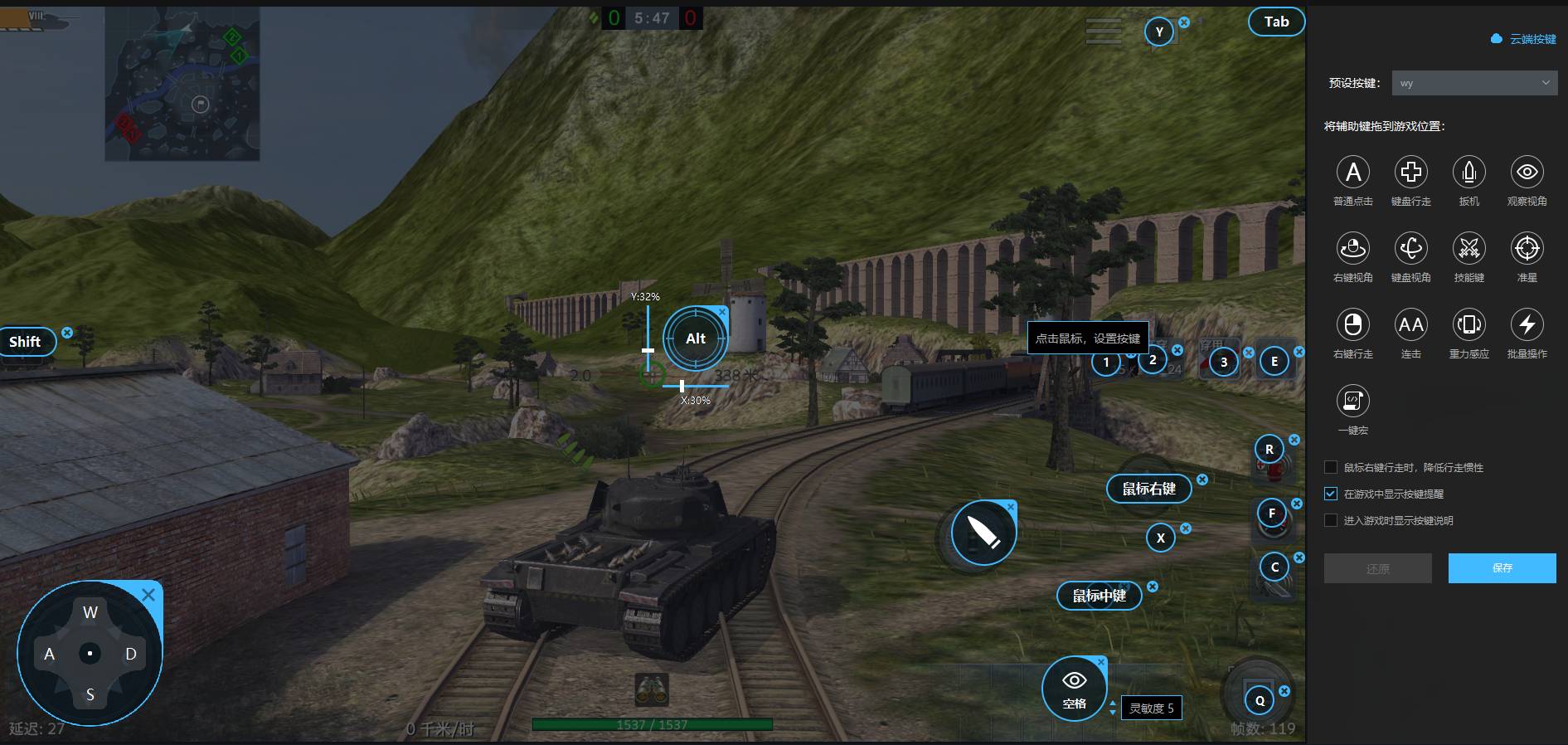This screenshot has width=1568, height=745.
Task: Select the right mouse button (鼠标右键) mapping
Action: point(1148,489)
